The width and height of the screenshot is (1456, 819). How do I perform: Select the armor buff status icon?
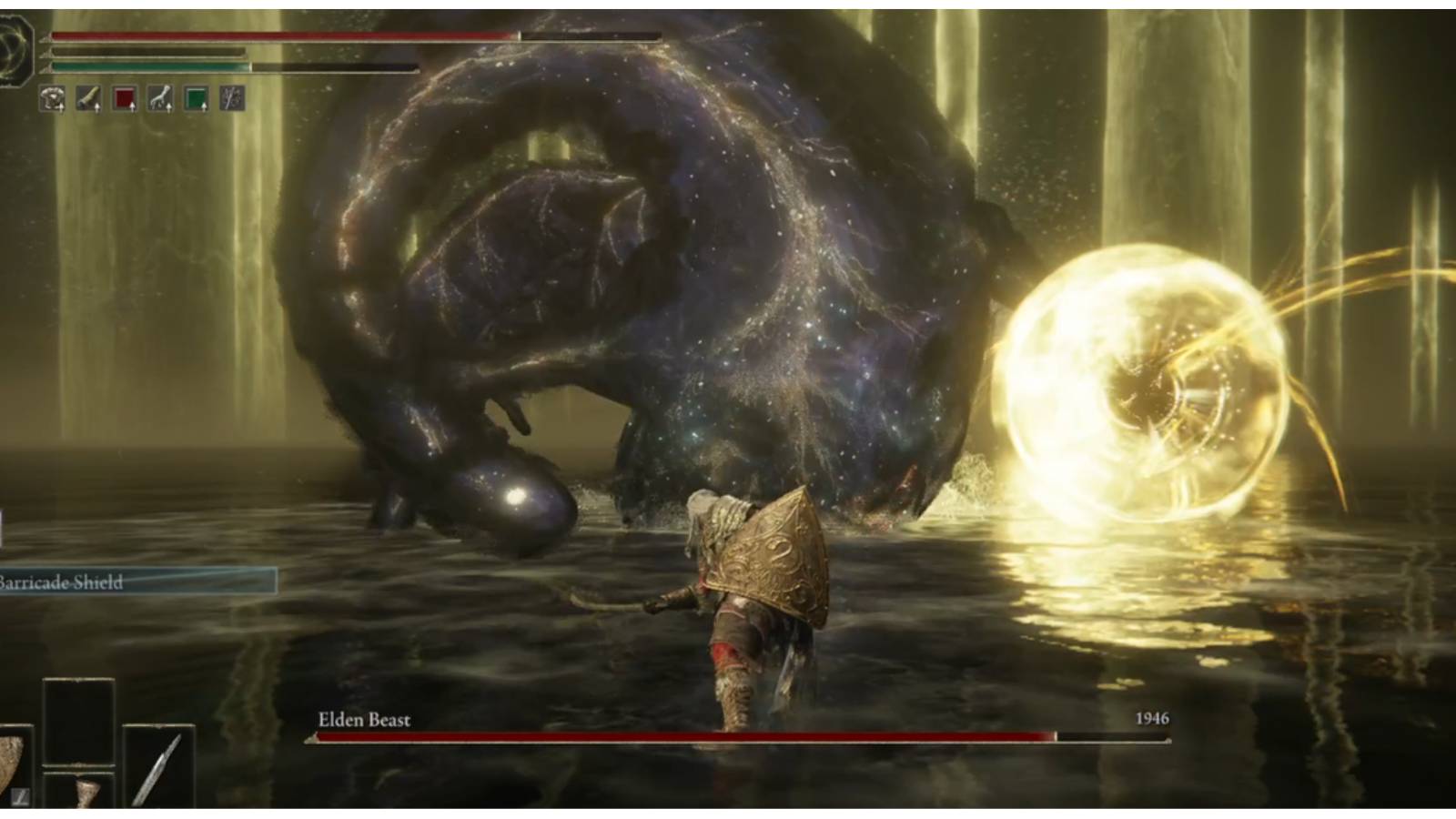pos(53,96)
